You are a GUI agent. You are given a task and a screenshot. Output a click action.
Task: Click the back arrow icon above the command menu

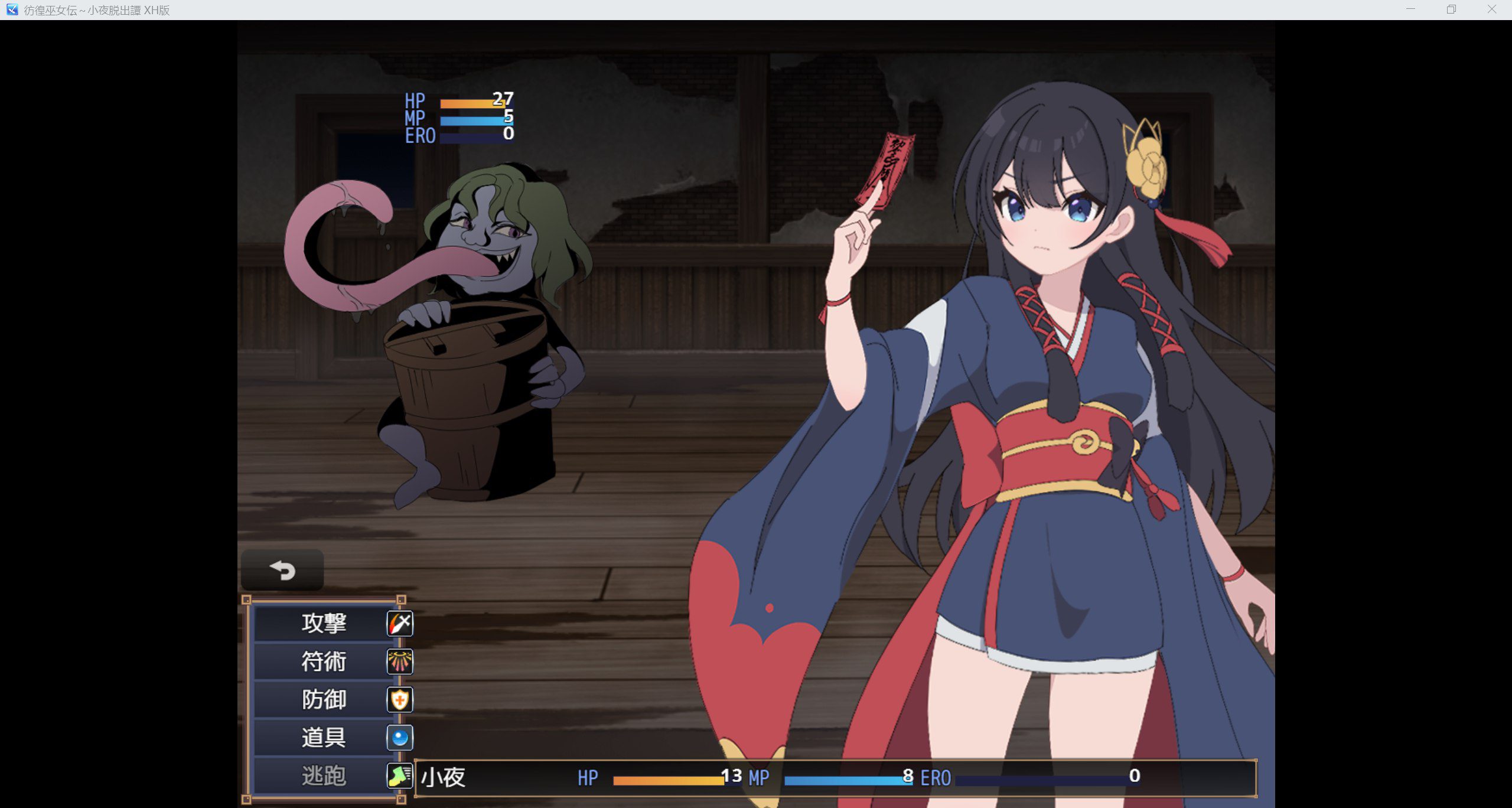pyautogui.click(x=282, y=571)
